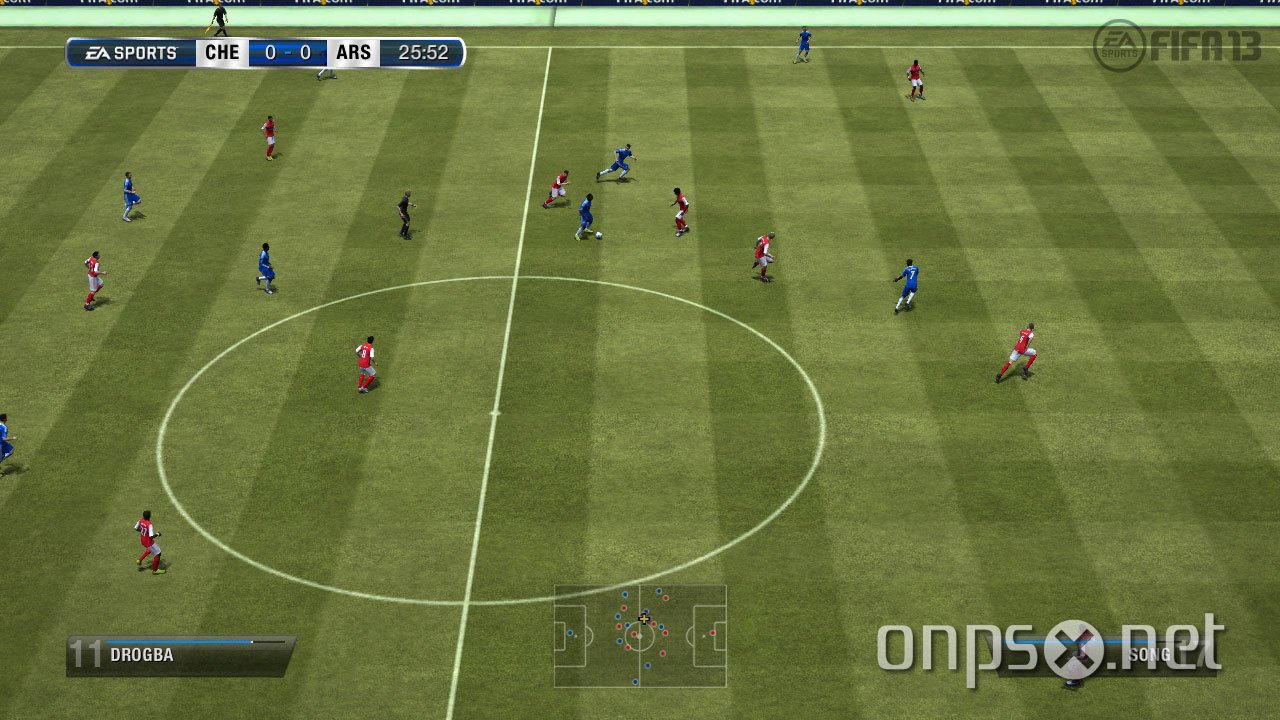The width and height of the screenshot is (1280, 720).
Task: Click the SONG player nameplate
Action: coord(1152,654)
